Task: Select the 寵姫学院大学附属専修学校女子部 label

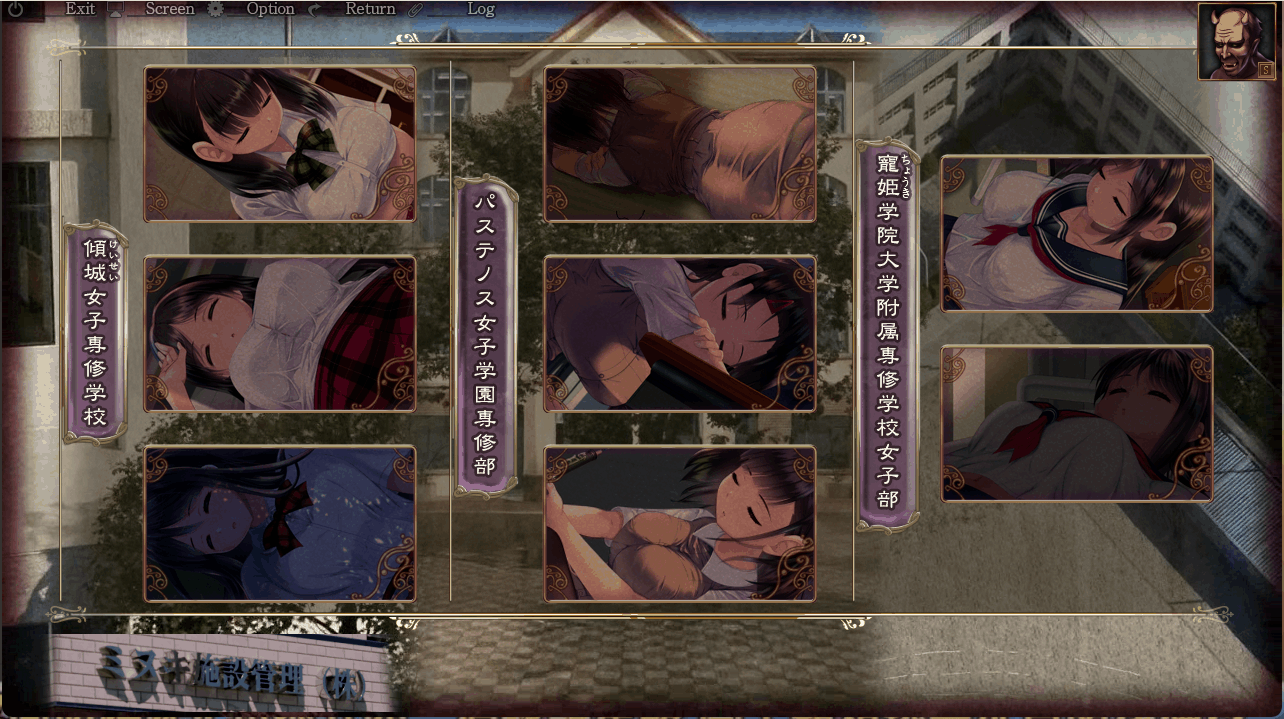Action: tap(887, 336)
